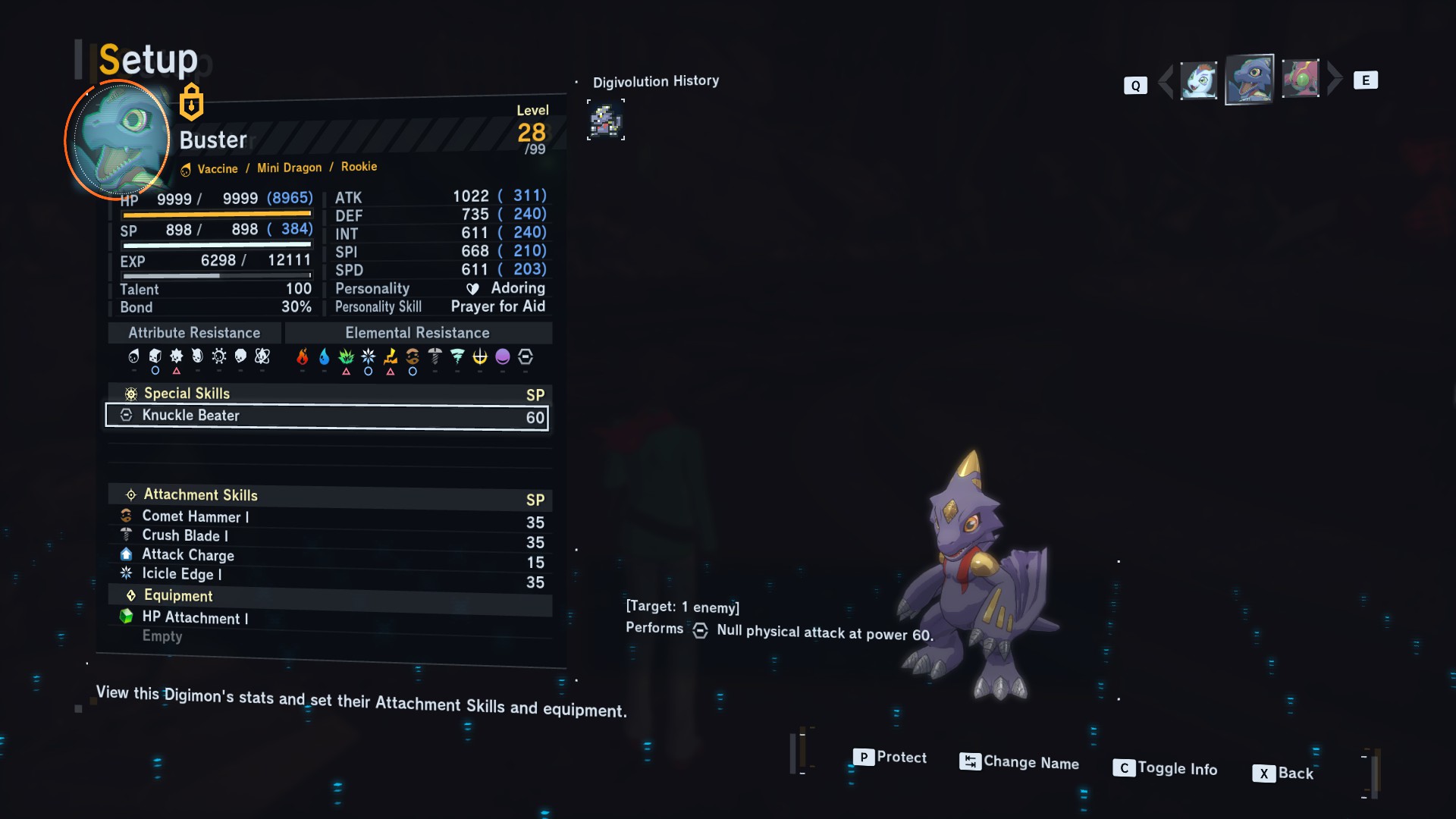Click Change Name to rename Buster
Image resolution: width=1456 pixels, height=819 pixels.
[1020, 762]
